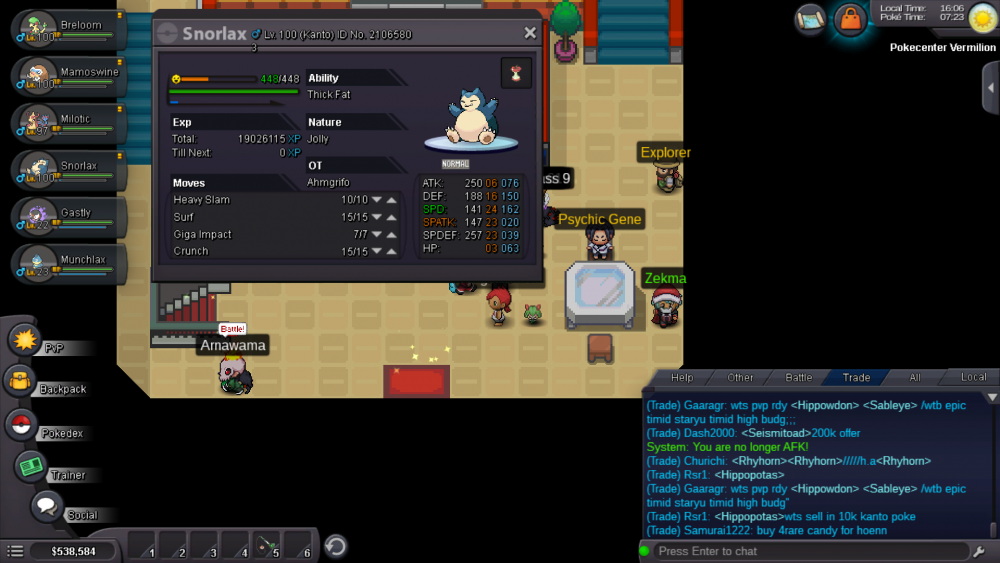The image size is (1000, 563).
Task: Open the world map scroll icon
Action: [811, 18]
